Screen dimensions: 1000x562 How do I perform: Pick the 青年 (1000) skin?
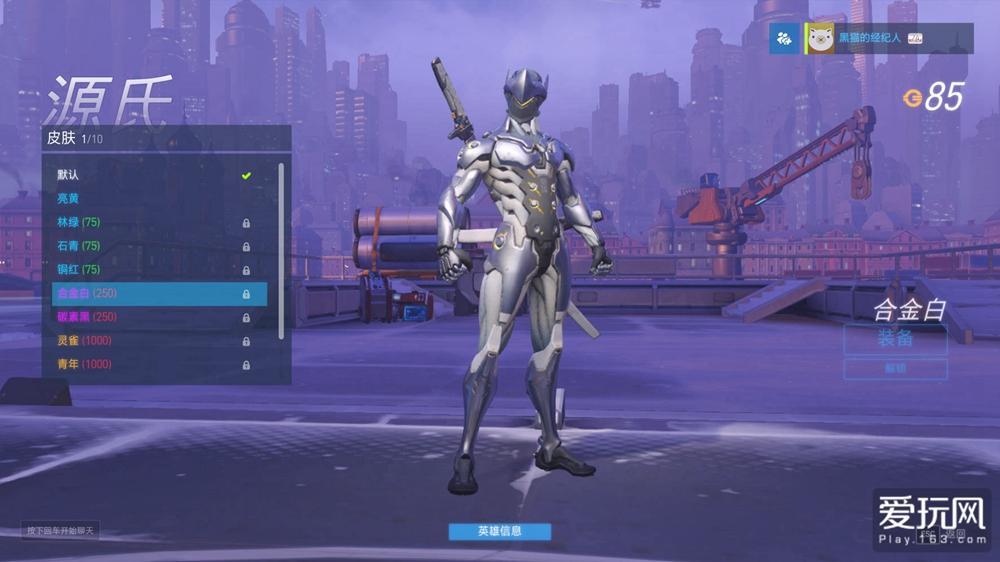[150, 364]
